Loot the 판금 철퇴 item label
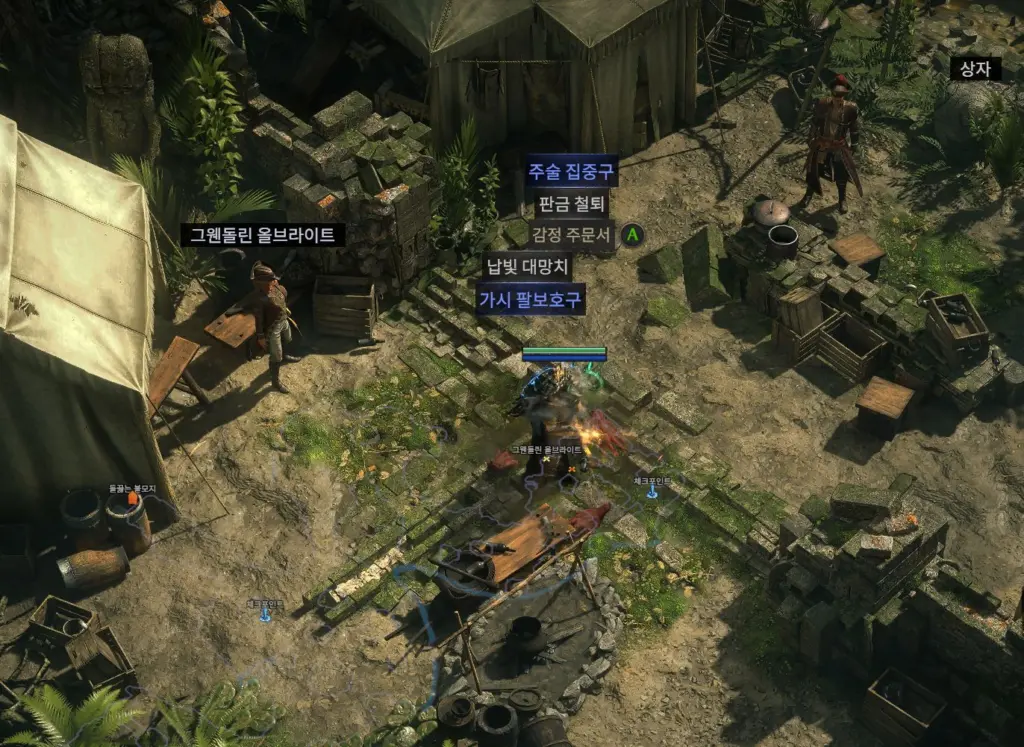The height and width of the screenshot is (747, 1024). 571,204
